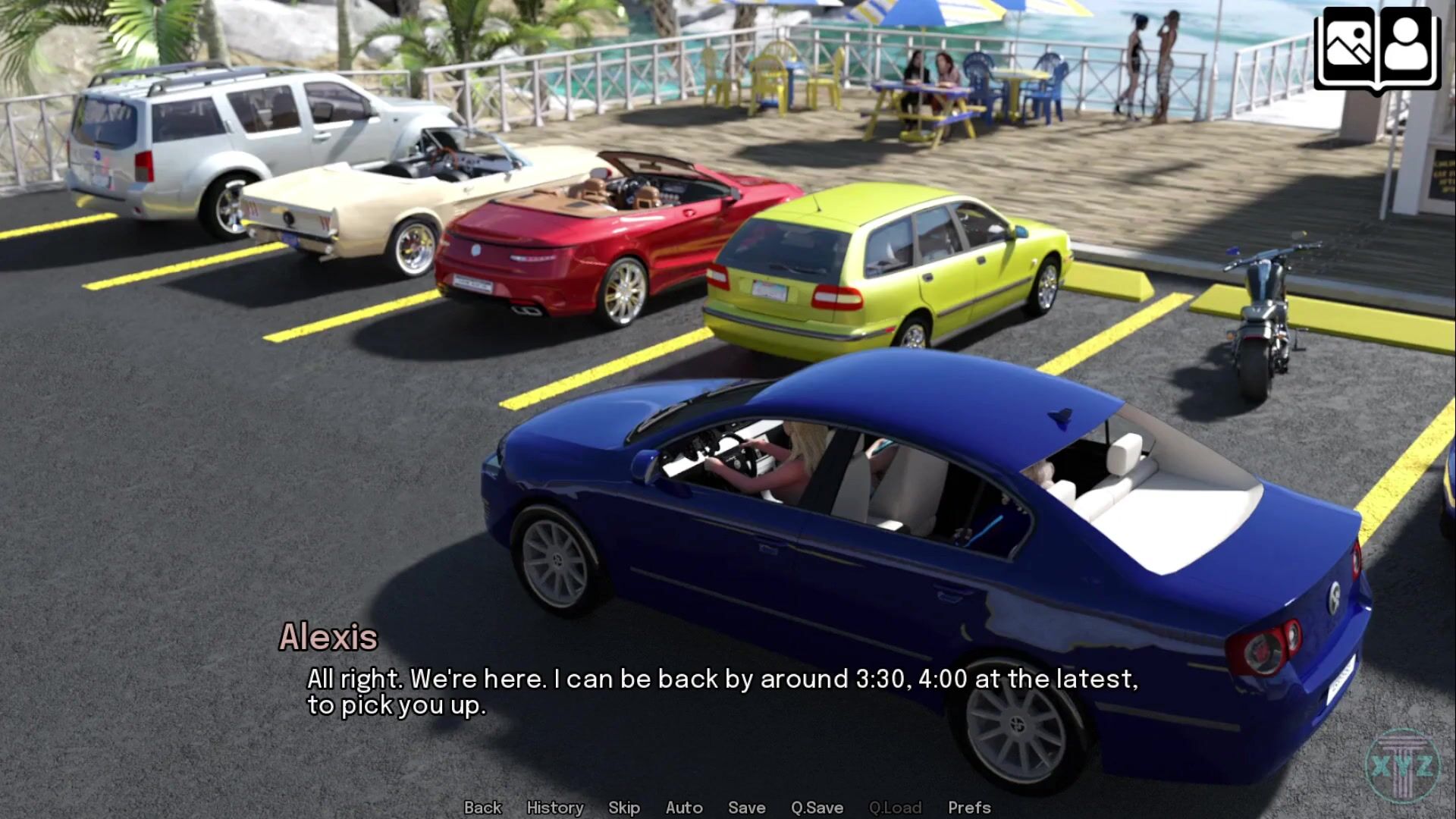Open the character profile book icon
Viewport: 1456px width, 819px height.
point(1407,47)
